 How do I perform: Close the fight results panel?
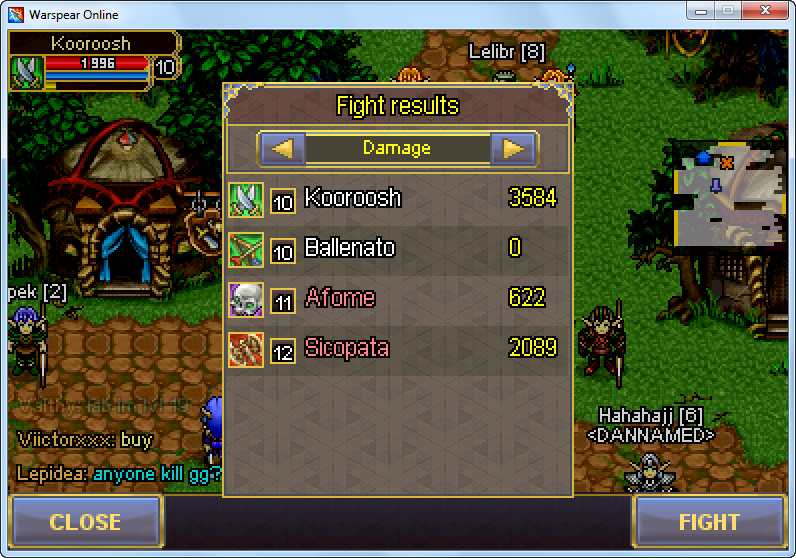[85, 522]
